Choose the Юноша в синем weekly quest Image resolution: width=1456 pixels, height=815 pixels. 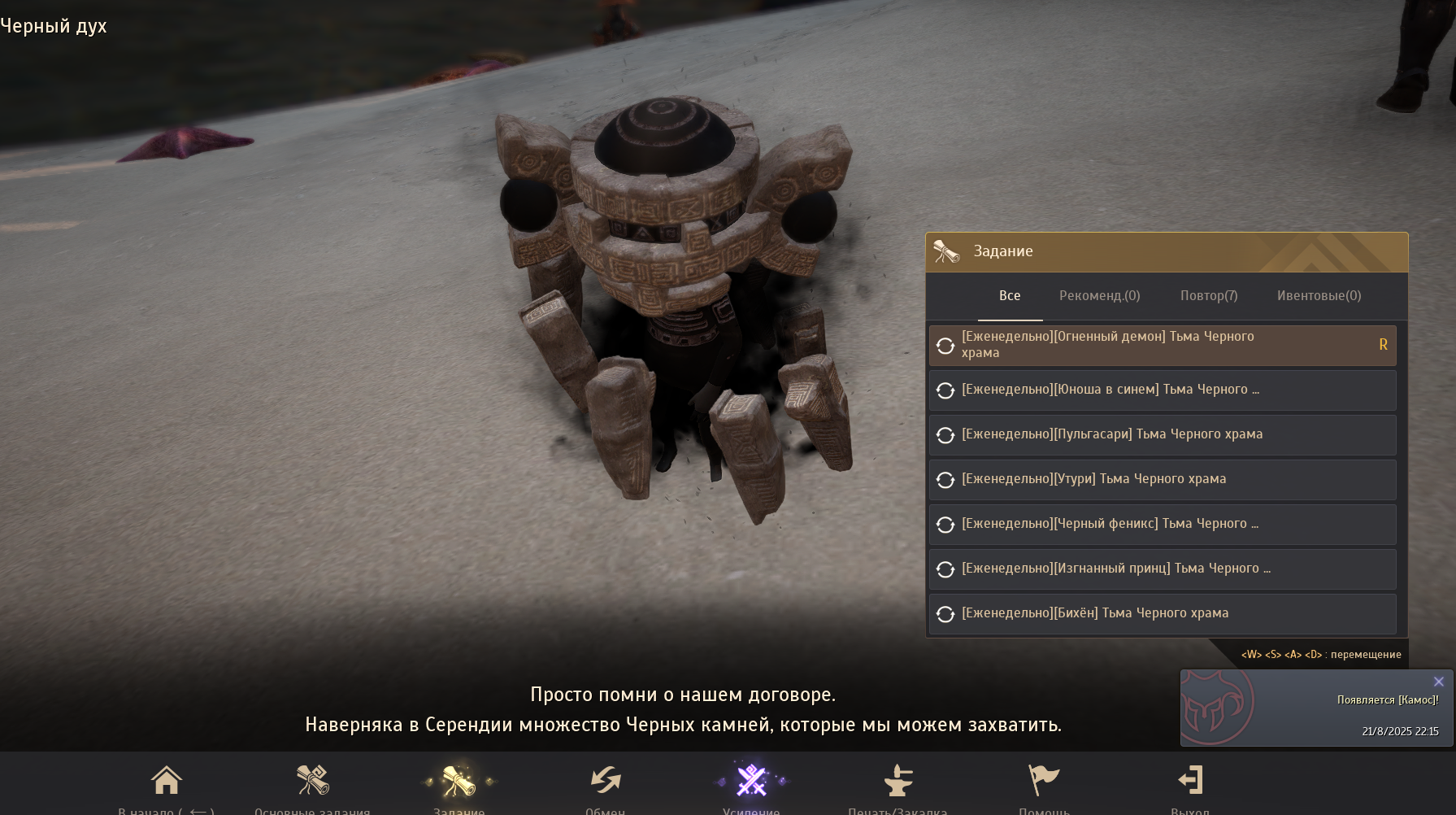pyautogui.click(x=1163, y=390)
